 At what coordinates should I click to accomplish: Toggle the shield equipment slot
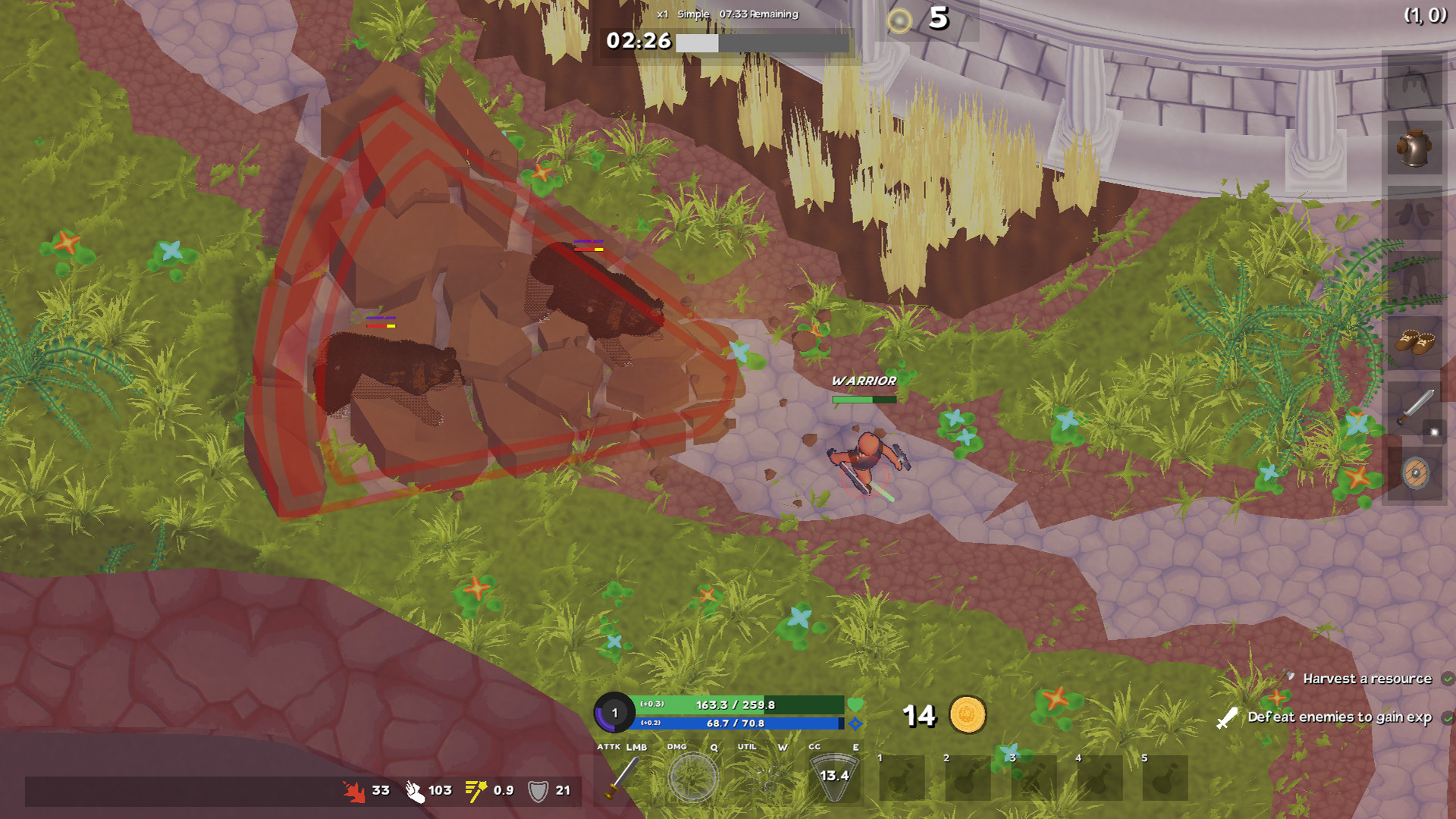coord(1415,474)
